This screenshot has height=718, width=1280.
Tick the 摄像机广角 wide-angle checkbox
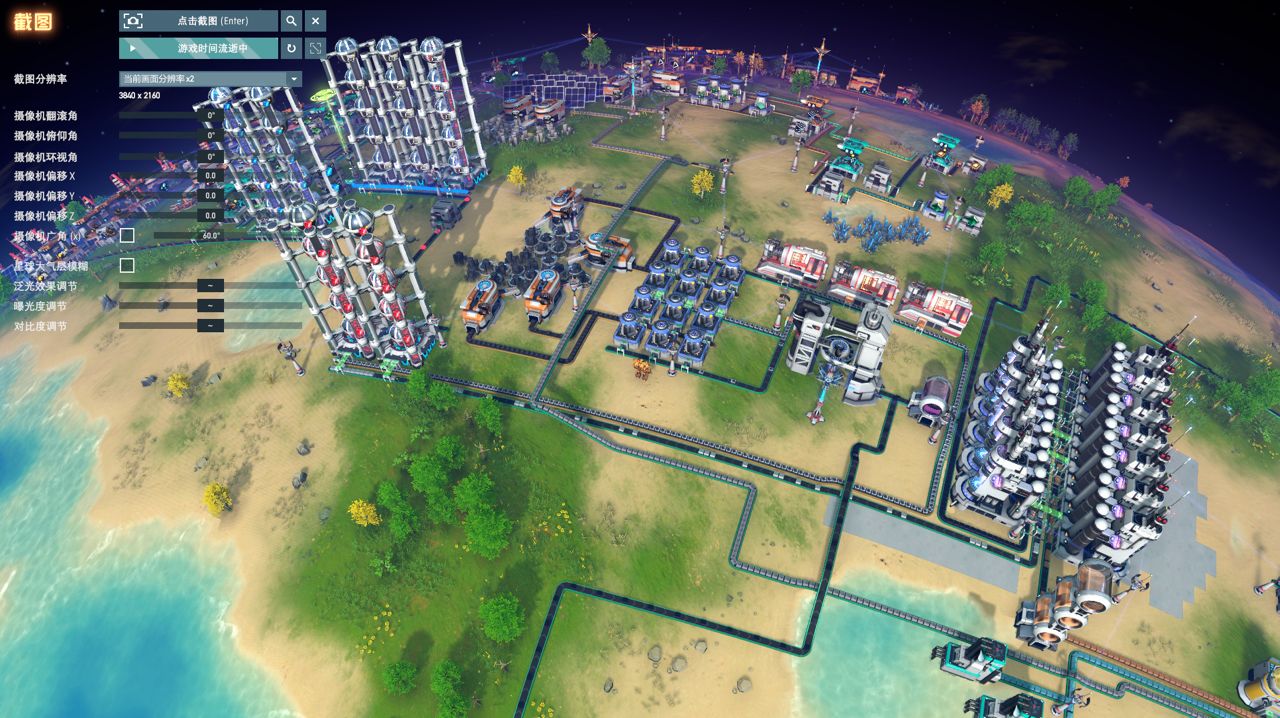click(127, 236)
